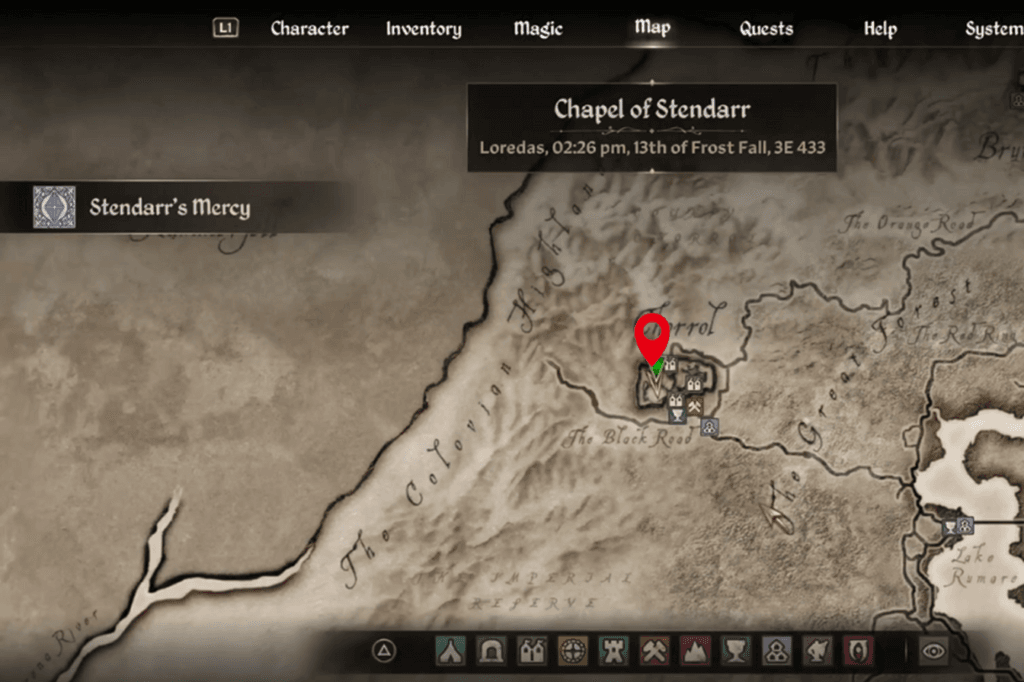This screenshot has height=682, width=1024.
Task: Toggle the cave archway map filter
Action: [x=490, y=651]
